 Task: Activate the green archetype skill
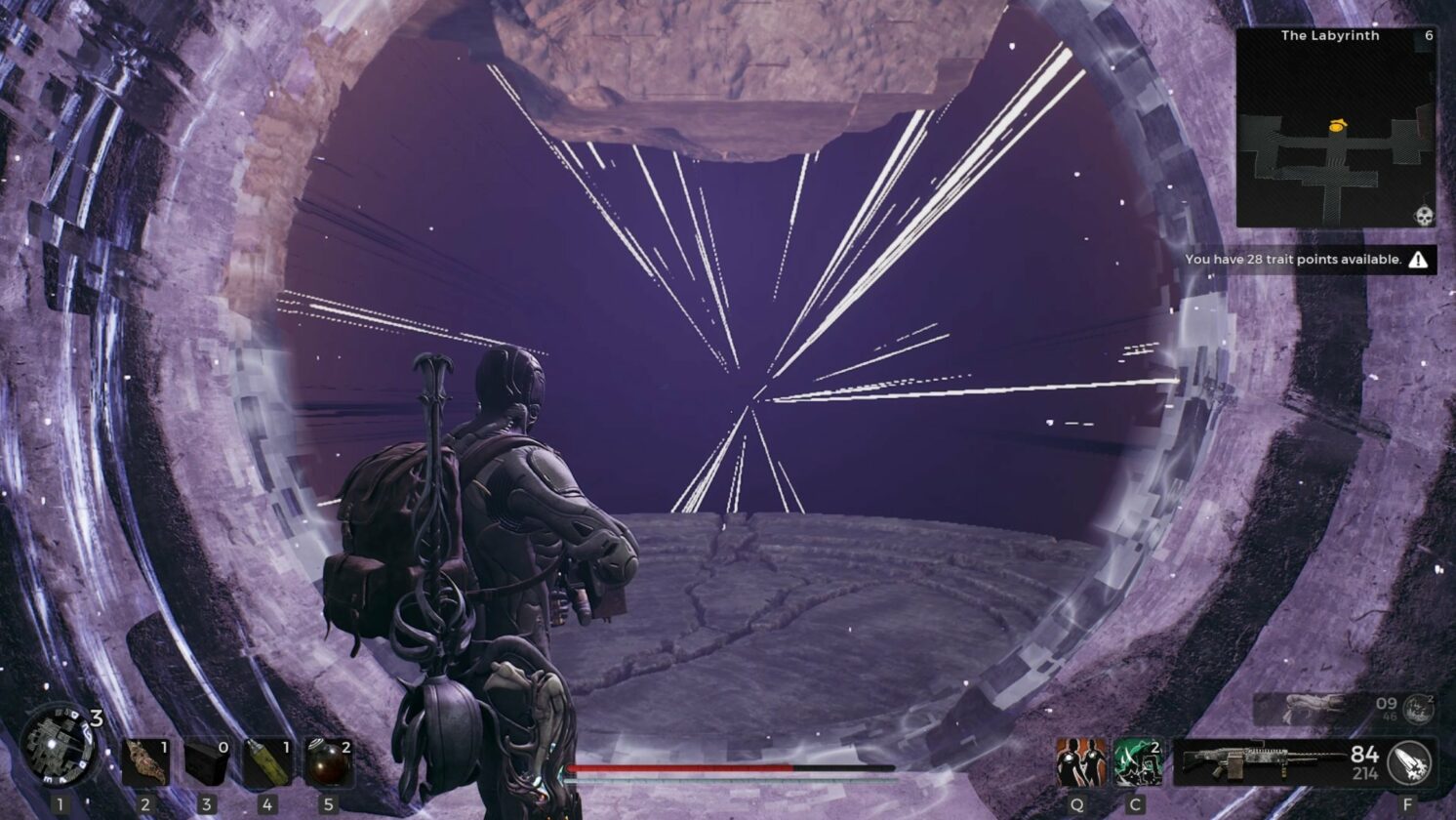coord(1137,762)
